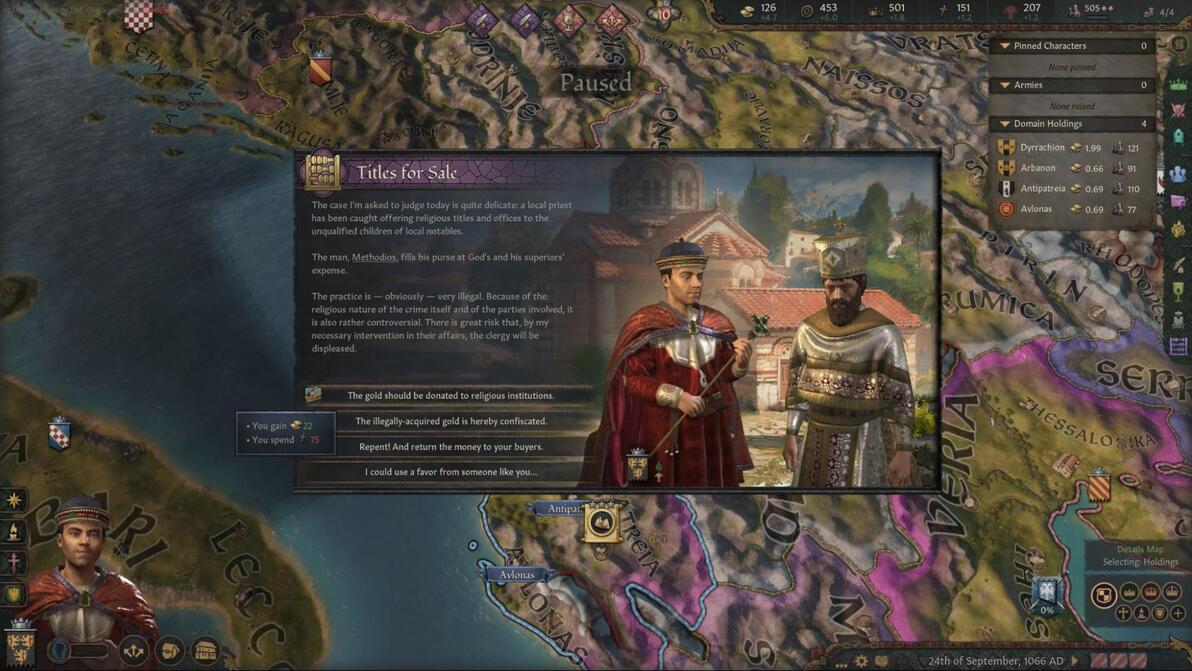Open the gear settings icon

[861, 661]
